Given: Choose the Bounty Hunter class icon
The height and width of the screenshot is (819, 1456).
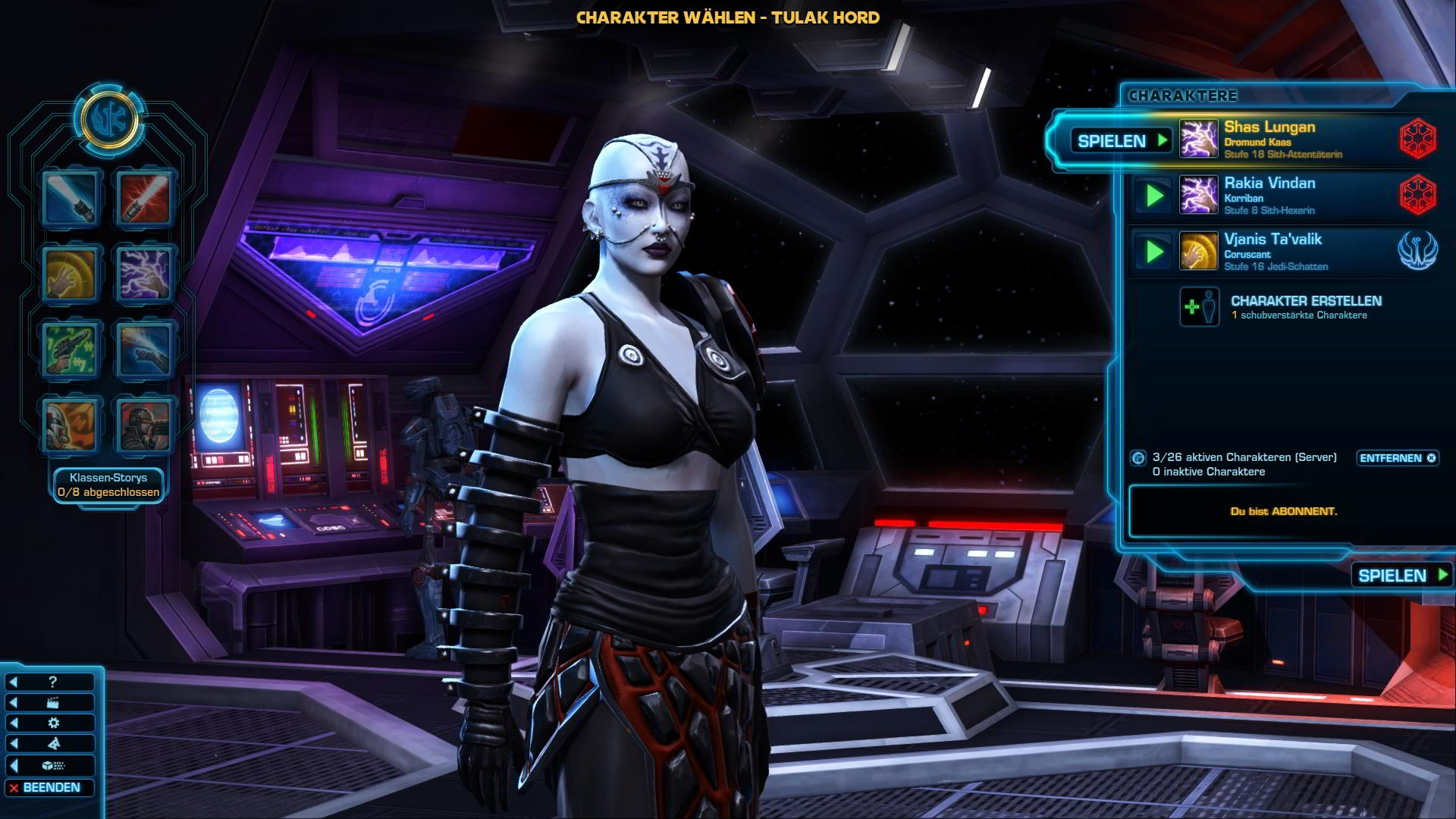Looking at the screenshot, I should coord(71,425).
